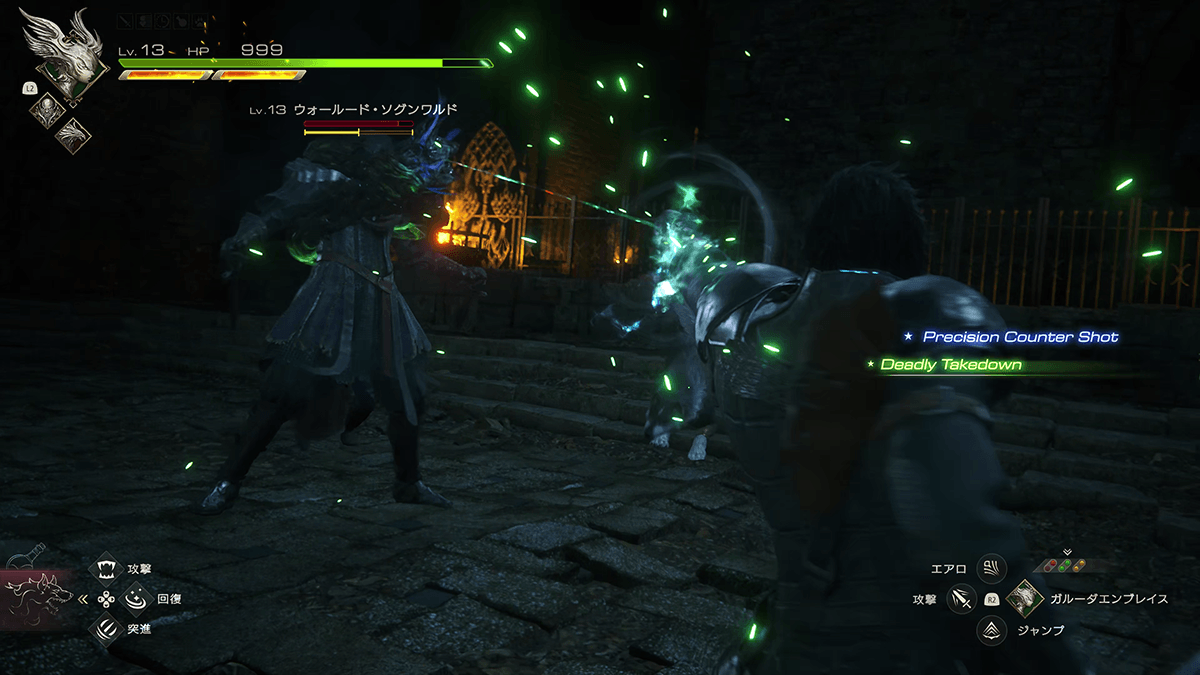Trigger Torgal's claw 突進 charge command
Viewport: 1200px width, 675px height.
pos(104,628)
